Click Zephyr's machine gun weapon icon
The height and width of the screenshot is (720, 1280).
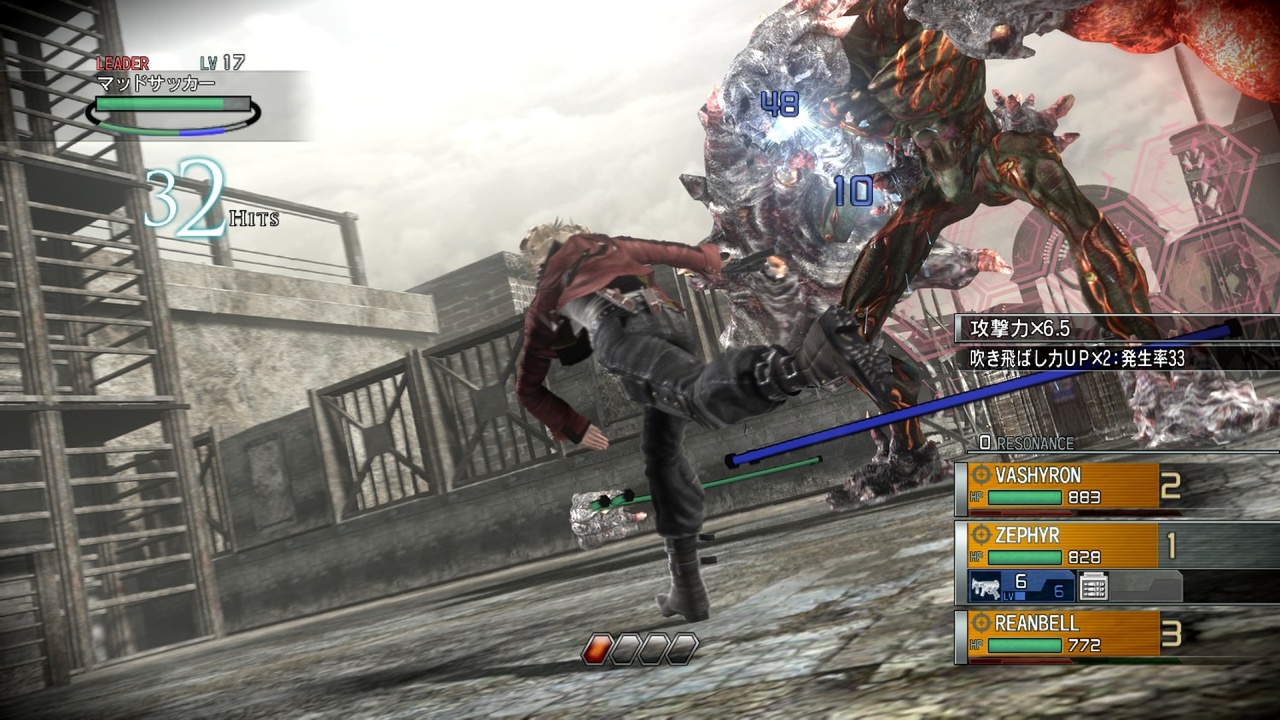(983, 587)
